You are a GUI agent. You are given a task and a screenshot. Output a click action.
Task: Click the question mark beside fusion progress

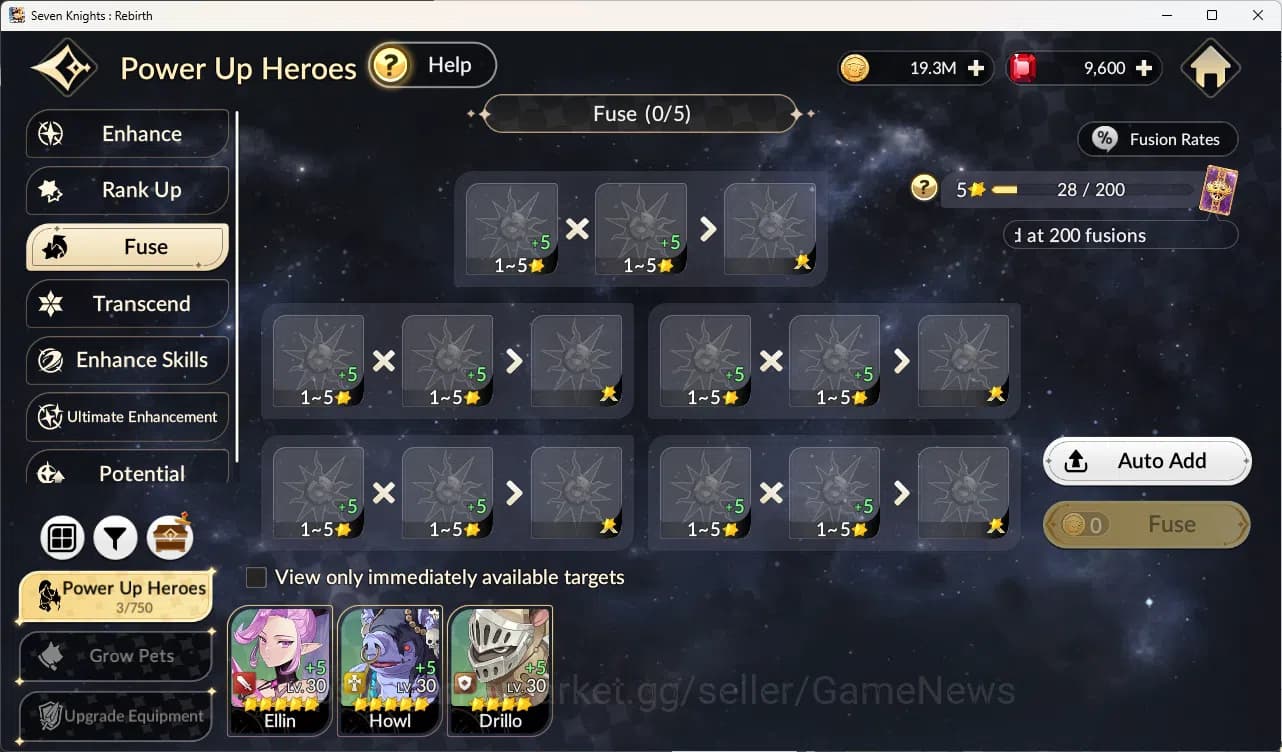coord(923,187)
